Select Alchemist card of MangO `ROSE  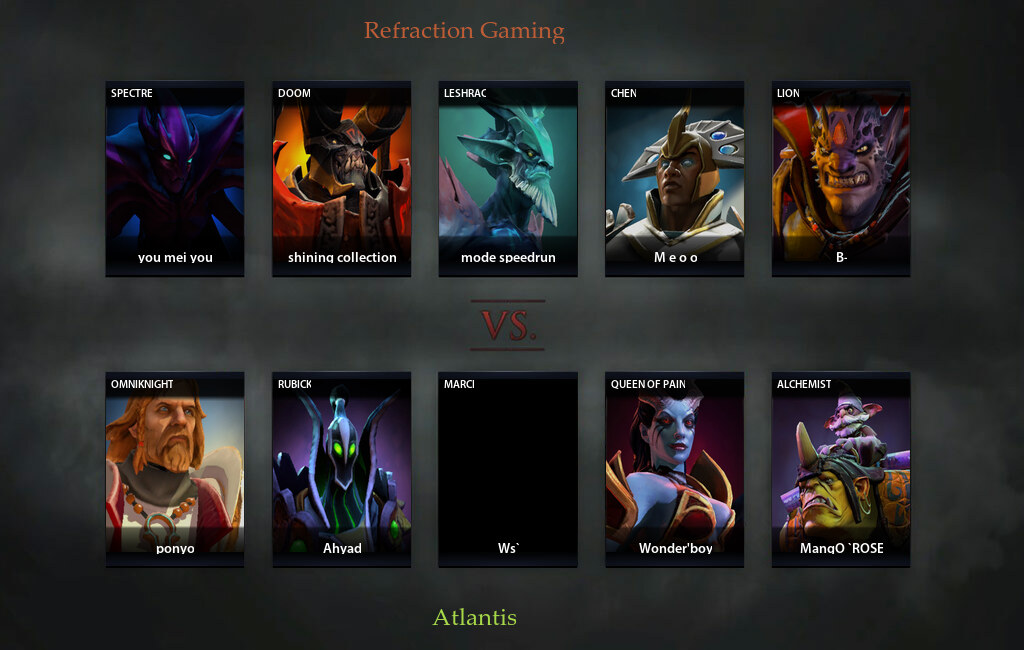(x=841, y=469)
